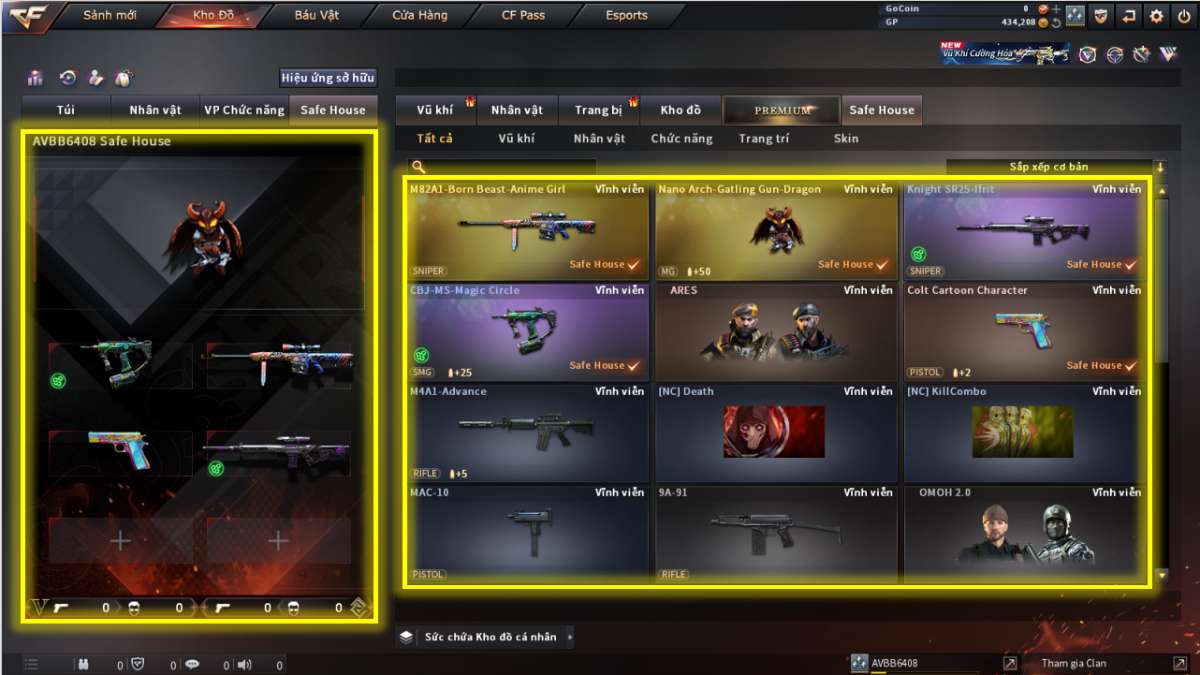Open the Sắp xếp cơ bản sort dropdown
Viewport: 1200px width, 675px height.
pos(1055,167)
